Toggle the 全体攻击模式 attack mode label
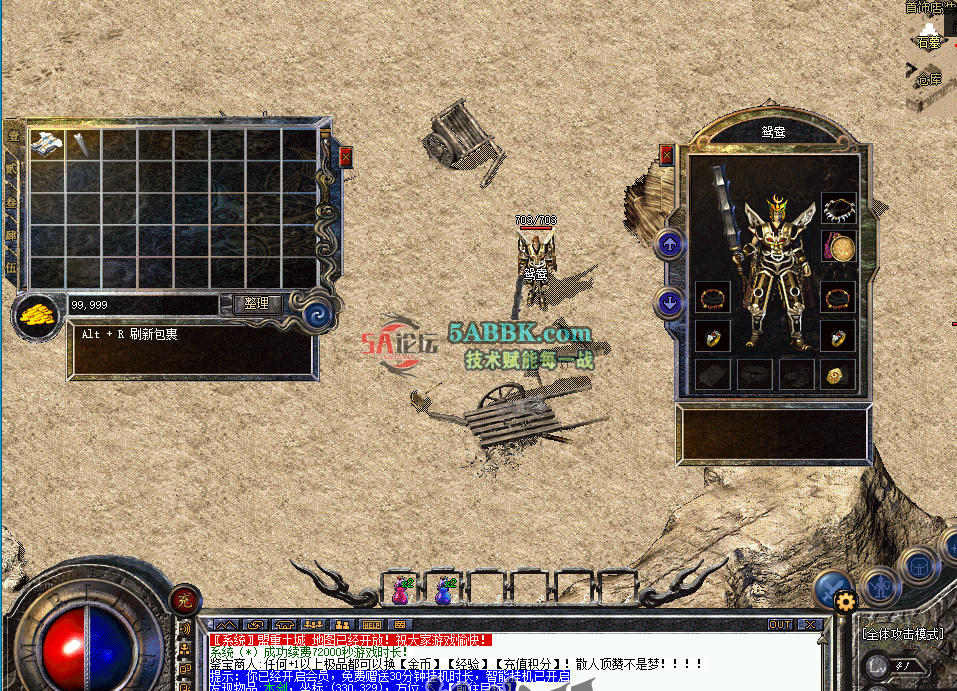Viewport: 957px width, 691px height. click(902, 633)
